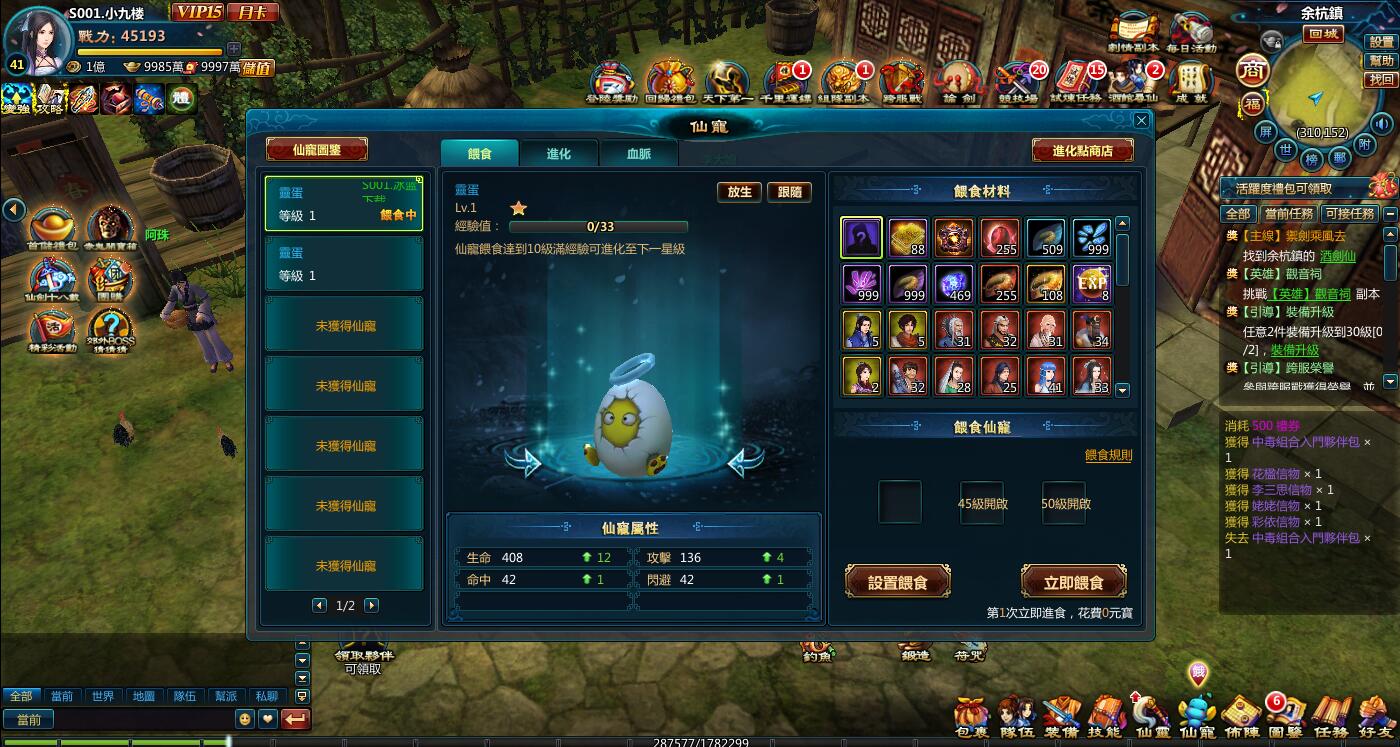Click the 立即餵食 feed now button
Image resolution: width=1400 pixels, height=747 pixels.
(x=1073, y=582)
